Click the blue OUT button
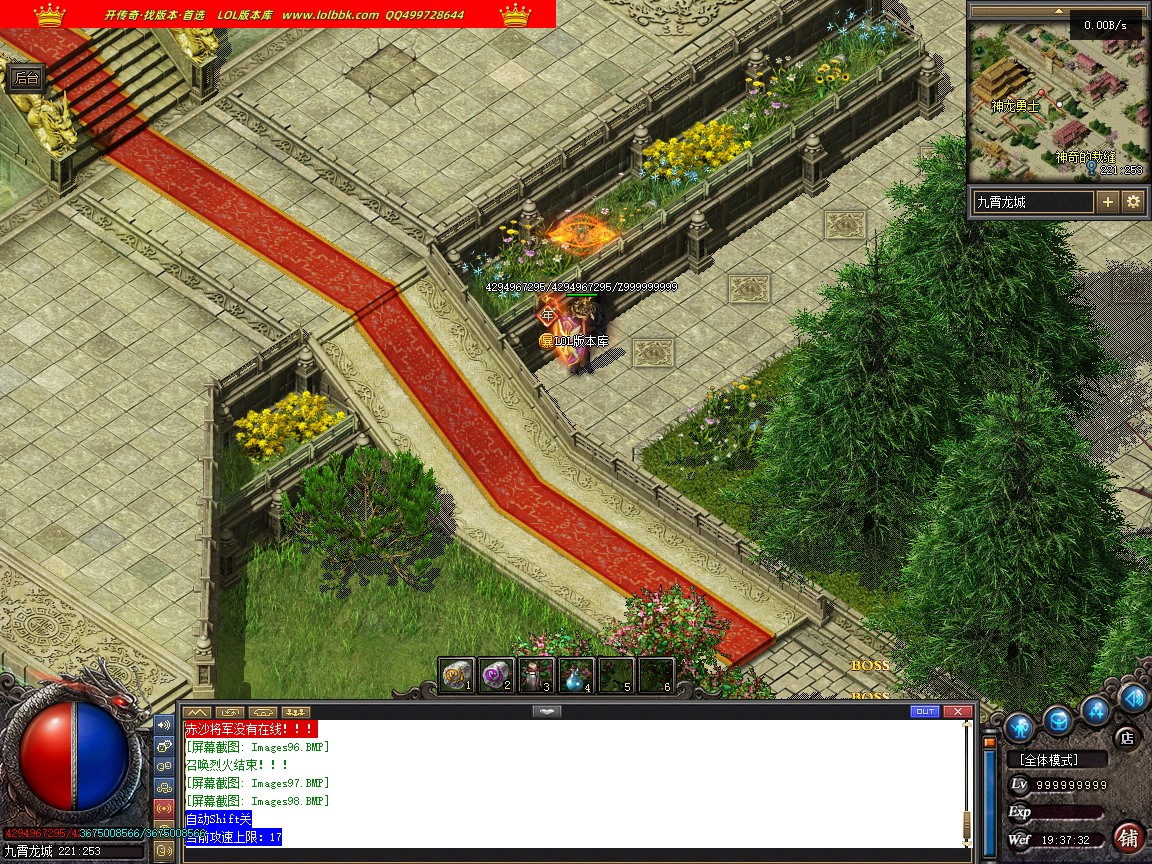 pos(925,712)
